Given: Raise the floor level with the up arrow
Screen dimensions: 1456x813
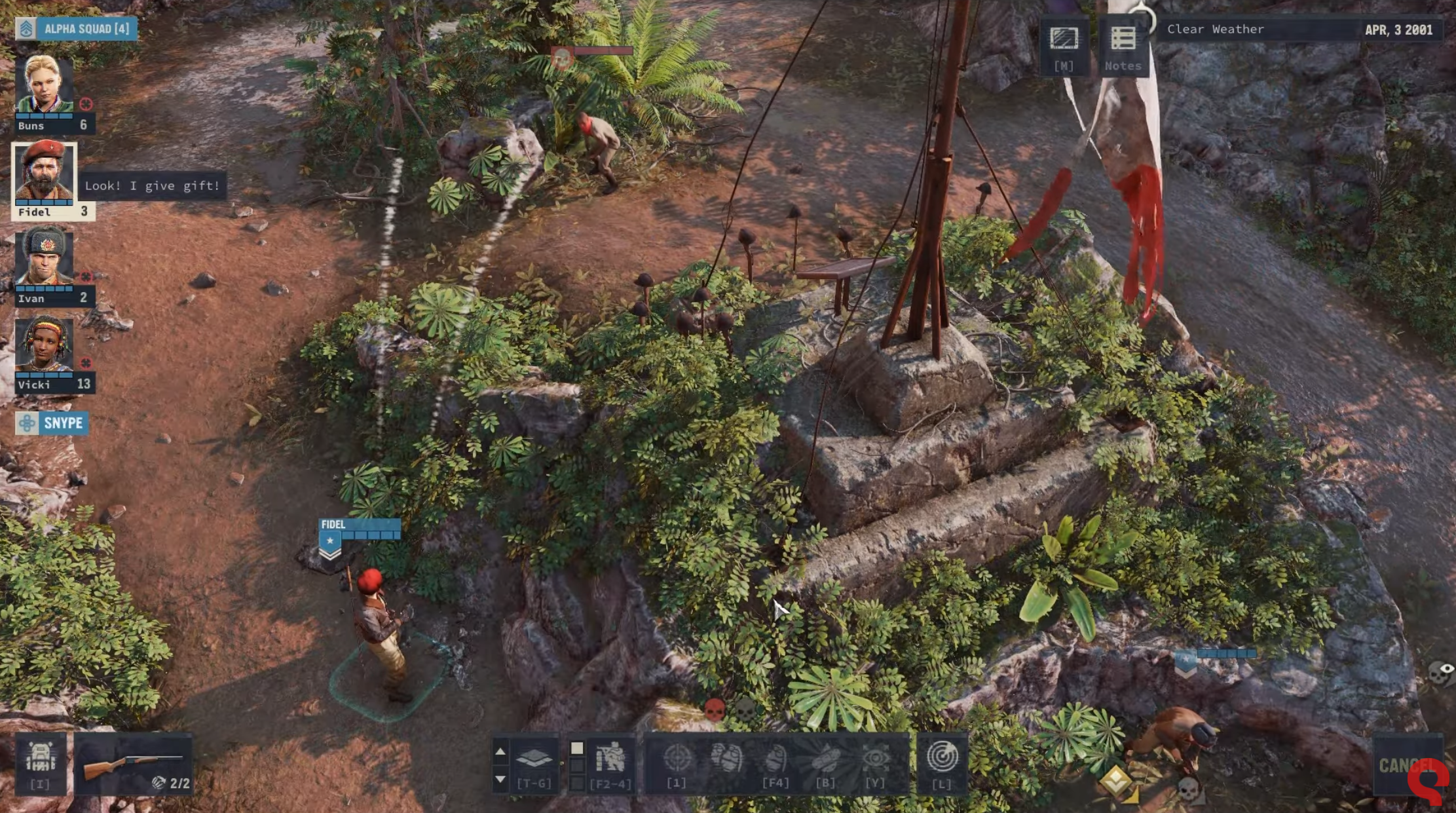Looking at the screenshot, I should pos(500,751).
